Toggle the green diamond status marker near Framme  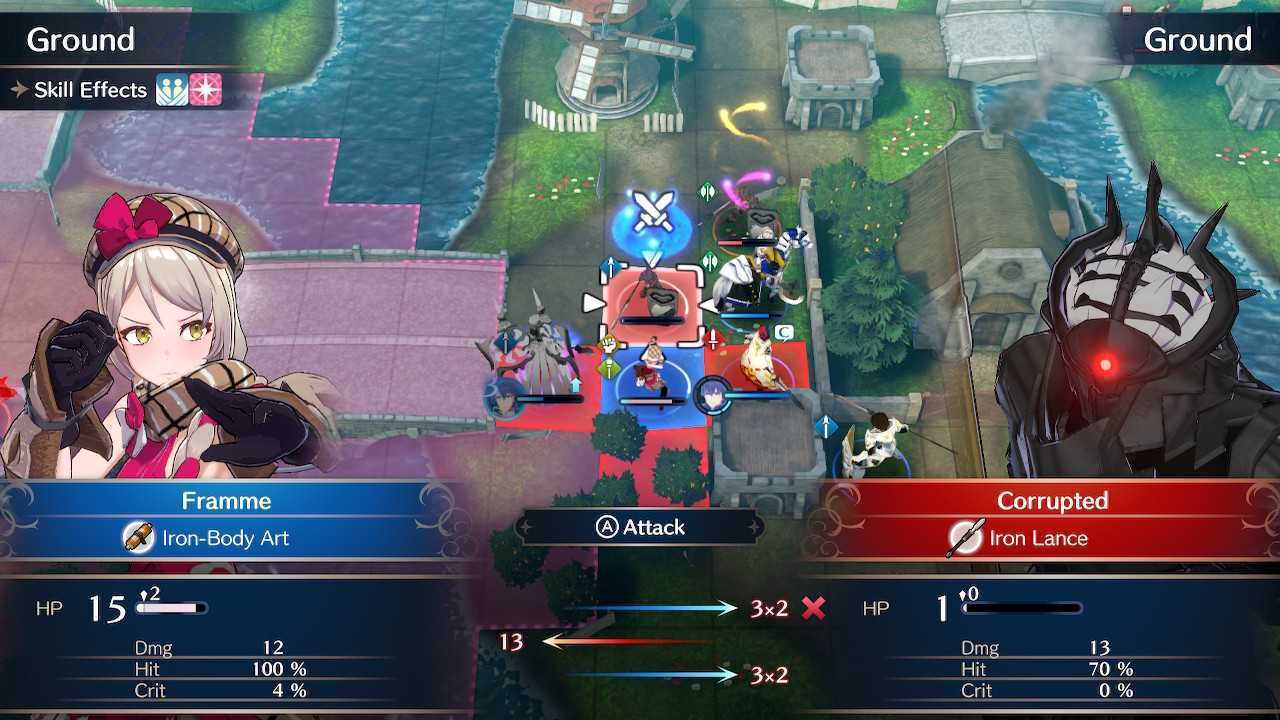point(609,367)
